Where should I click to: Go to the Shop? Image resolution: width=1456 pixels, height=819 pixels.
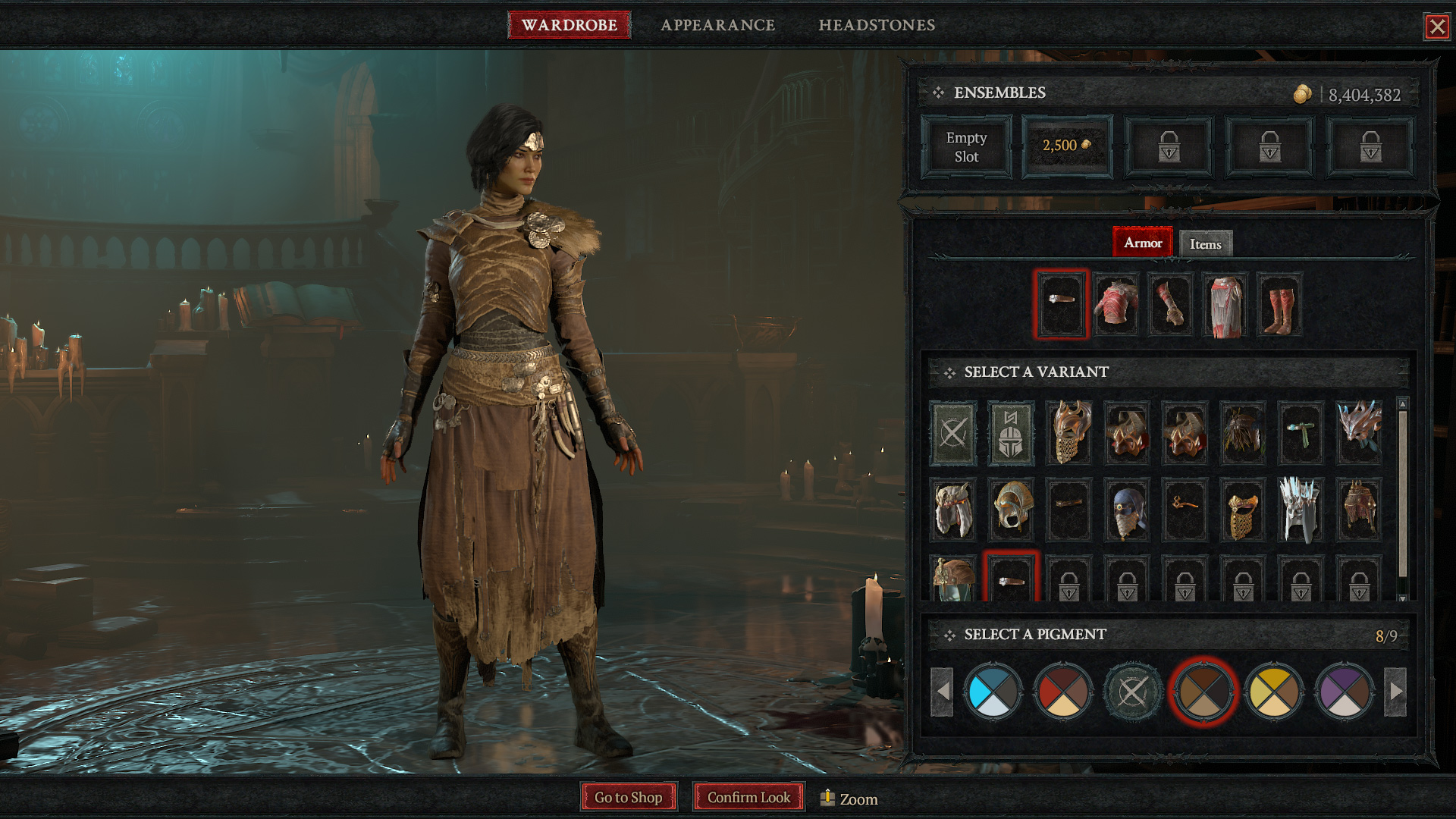coord(628,797)
